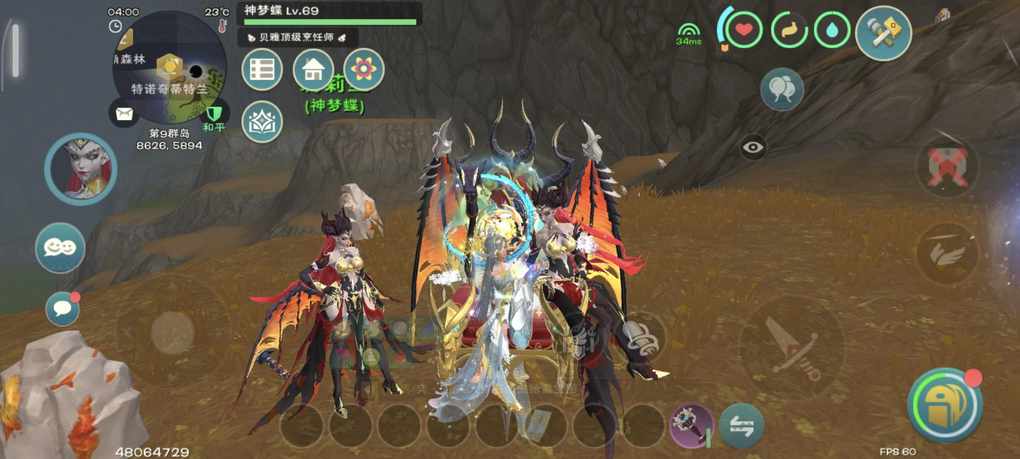Open the chat bubble with red notification

point(62,309)
